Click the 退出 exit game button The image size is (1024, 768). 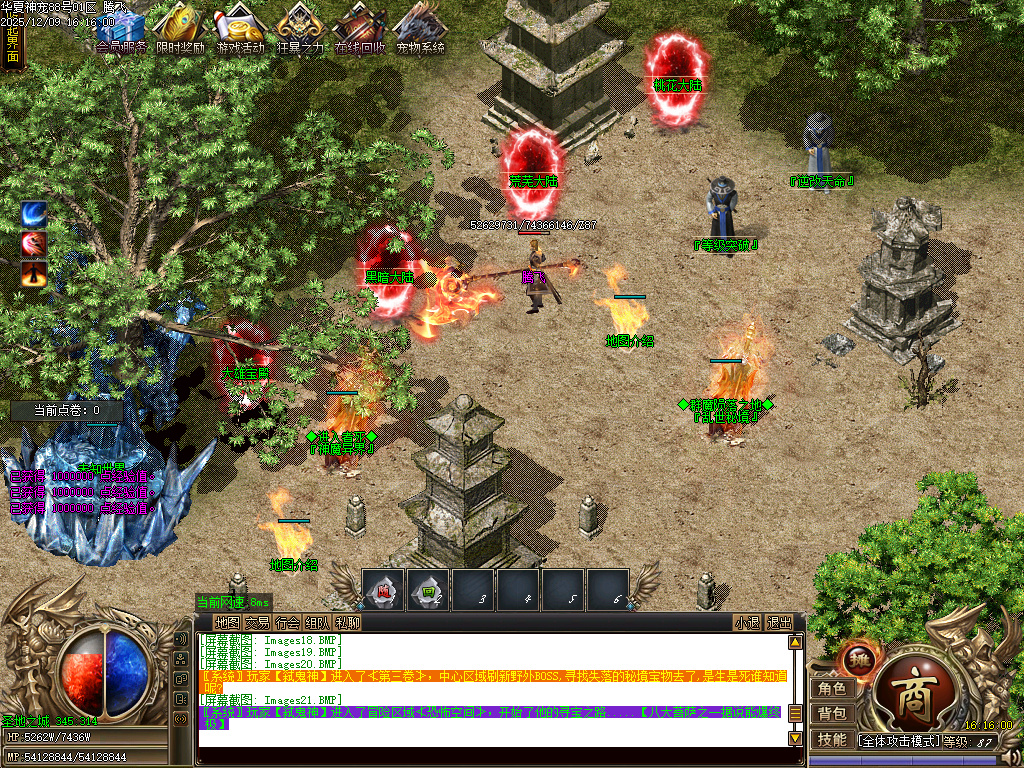click(780, 622)
